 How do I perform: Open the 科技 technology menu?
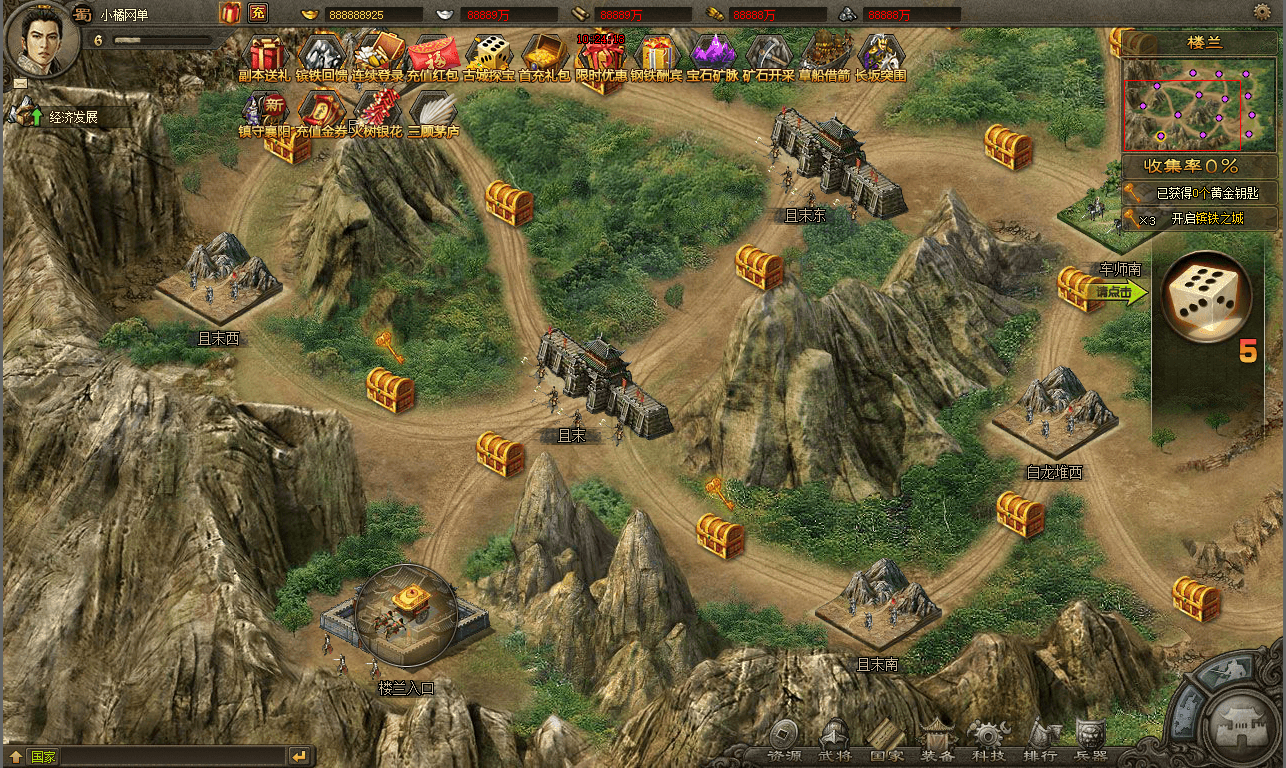click(989, 739)
